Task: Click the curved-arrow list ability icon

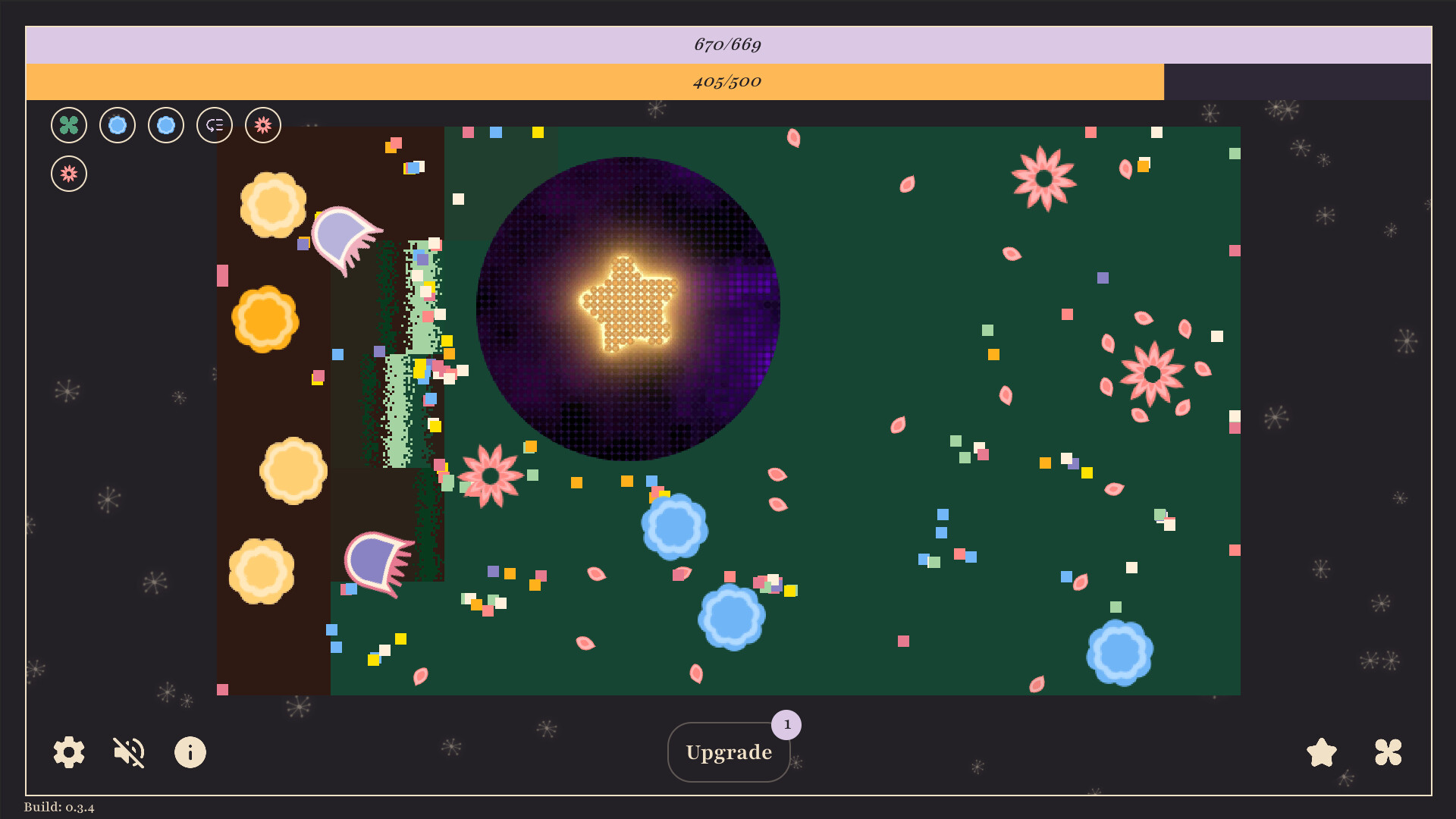Action: tap(214, 125)
